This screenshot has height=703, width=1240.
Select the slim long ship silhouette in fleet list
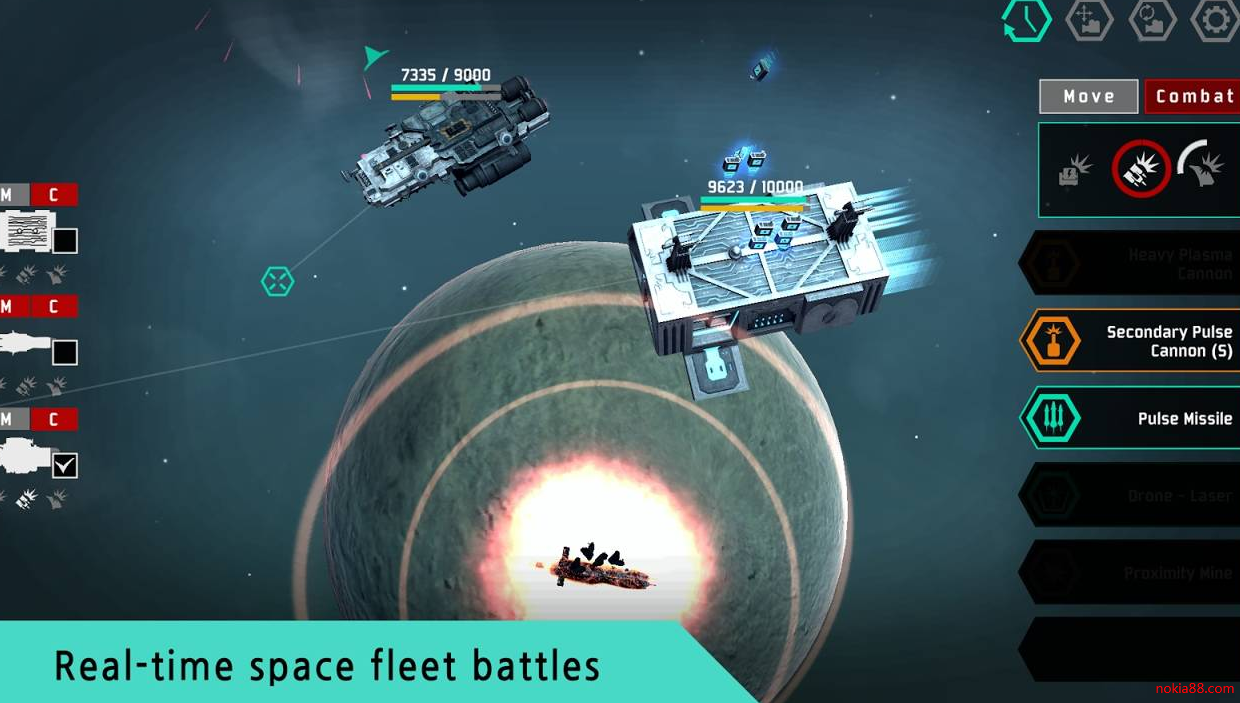tap(27, 345)
